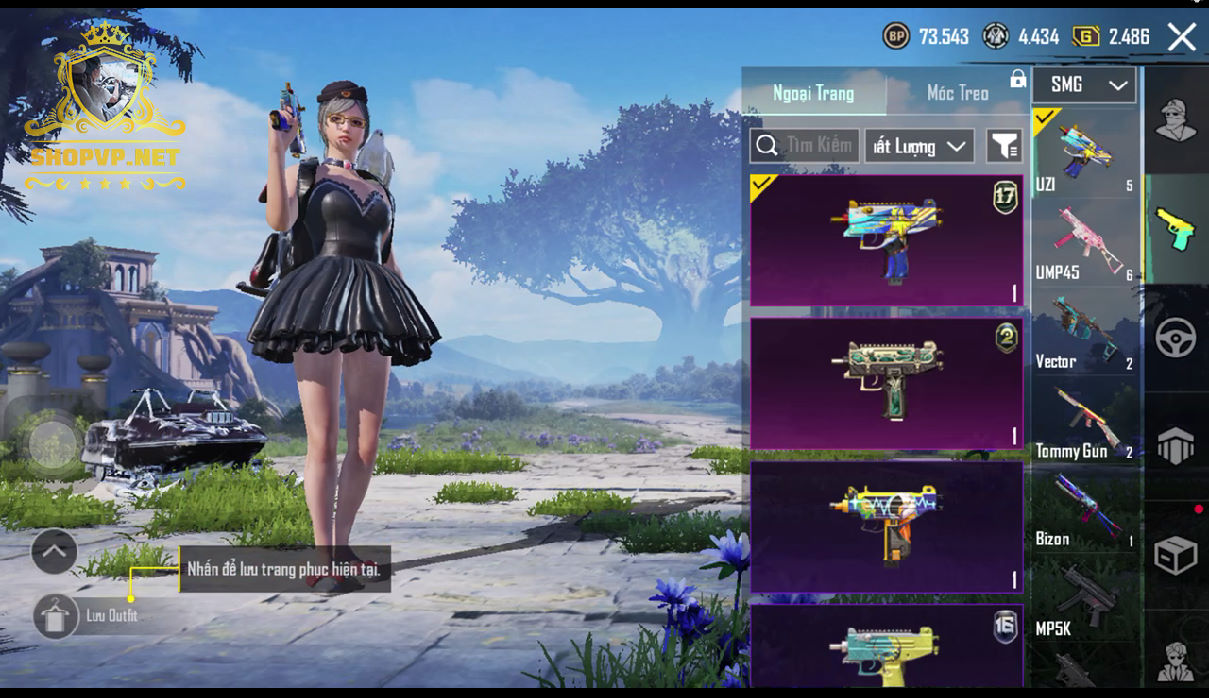The height and width of the screenshot is (698, 1209).
Task: Open the character head outfit category
Action: coord(1176,120)
